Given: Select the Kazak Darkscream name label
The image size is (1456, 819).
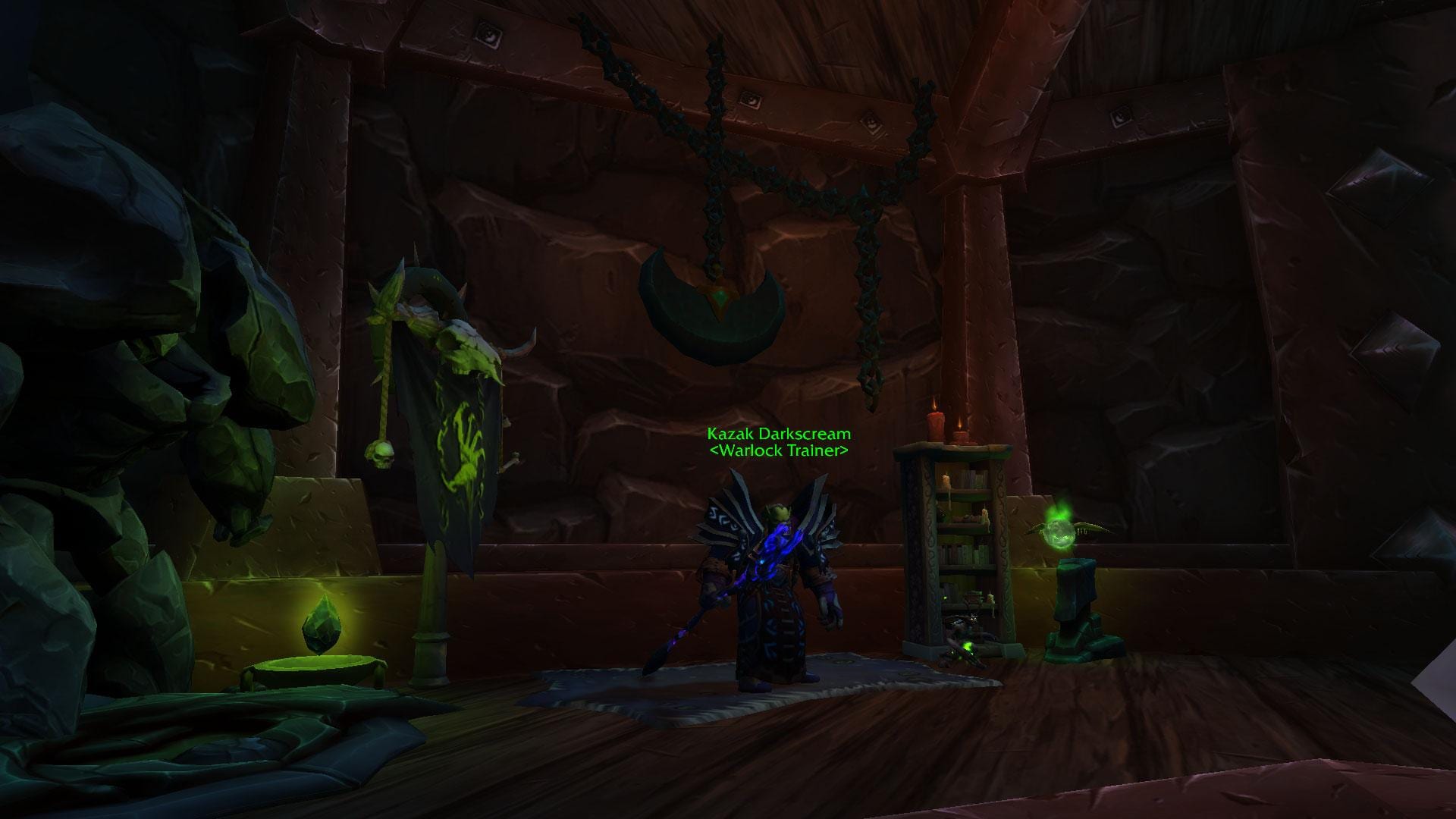Looking at the screenshot, I should [x=778, y=435].
